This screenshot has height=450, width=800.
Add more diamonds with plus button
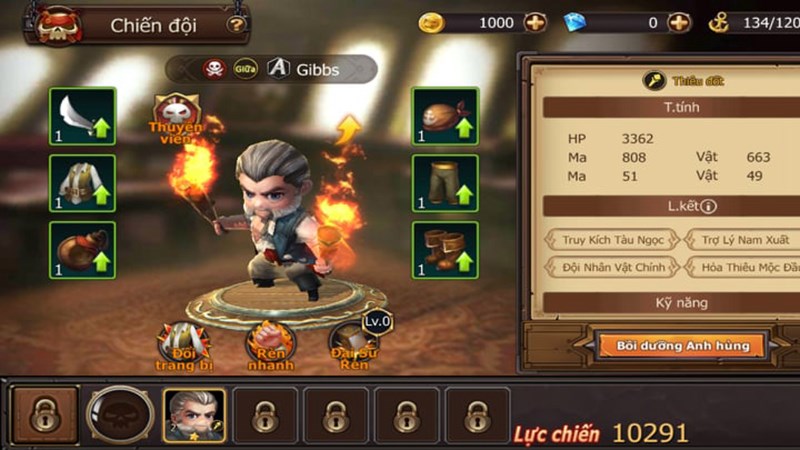(679, 22)
